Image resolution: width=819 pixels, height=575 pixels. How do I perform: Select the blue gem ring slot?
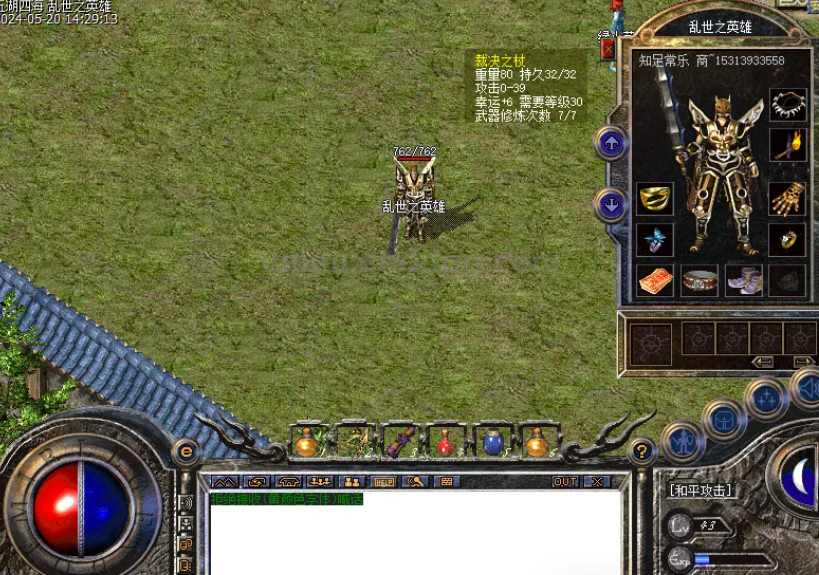pyautogui.click(x=655, y=240)
